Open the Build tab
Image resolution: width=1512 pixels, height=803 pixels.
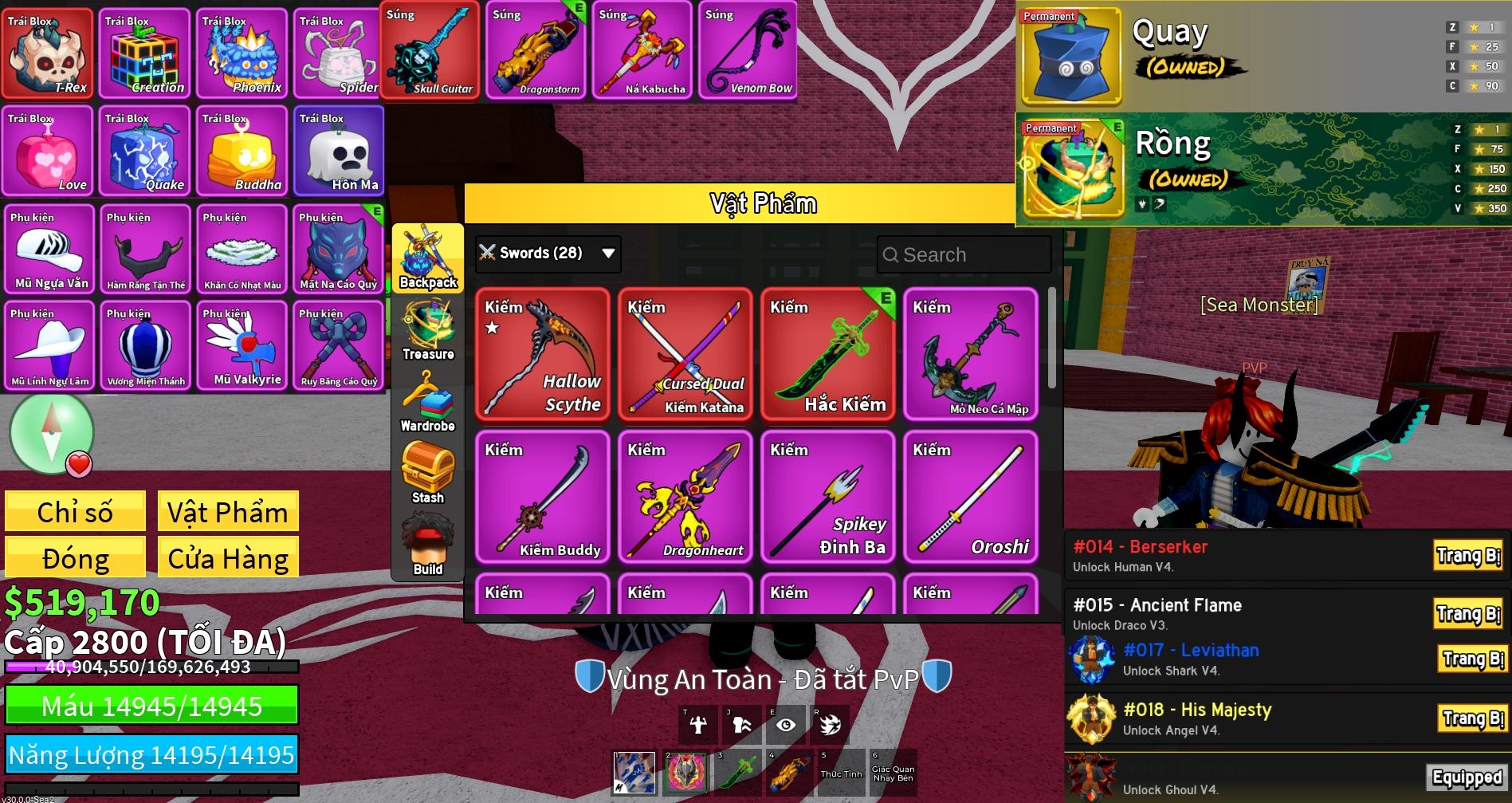(x=428, y=546)
